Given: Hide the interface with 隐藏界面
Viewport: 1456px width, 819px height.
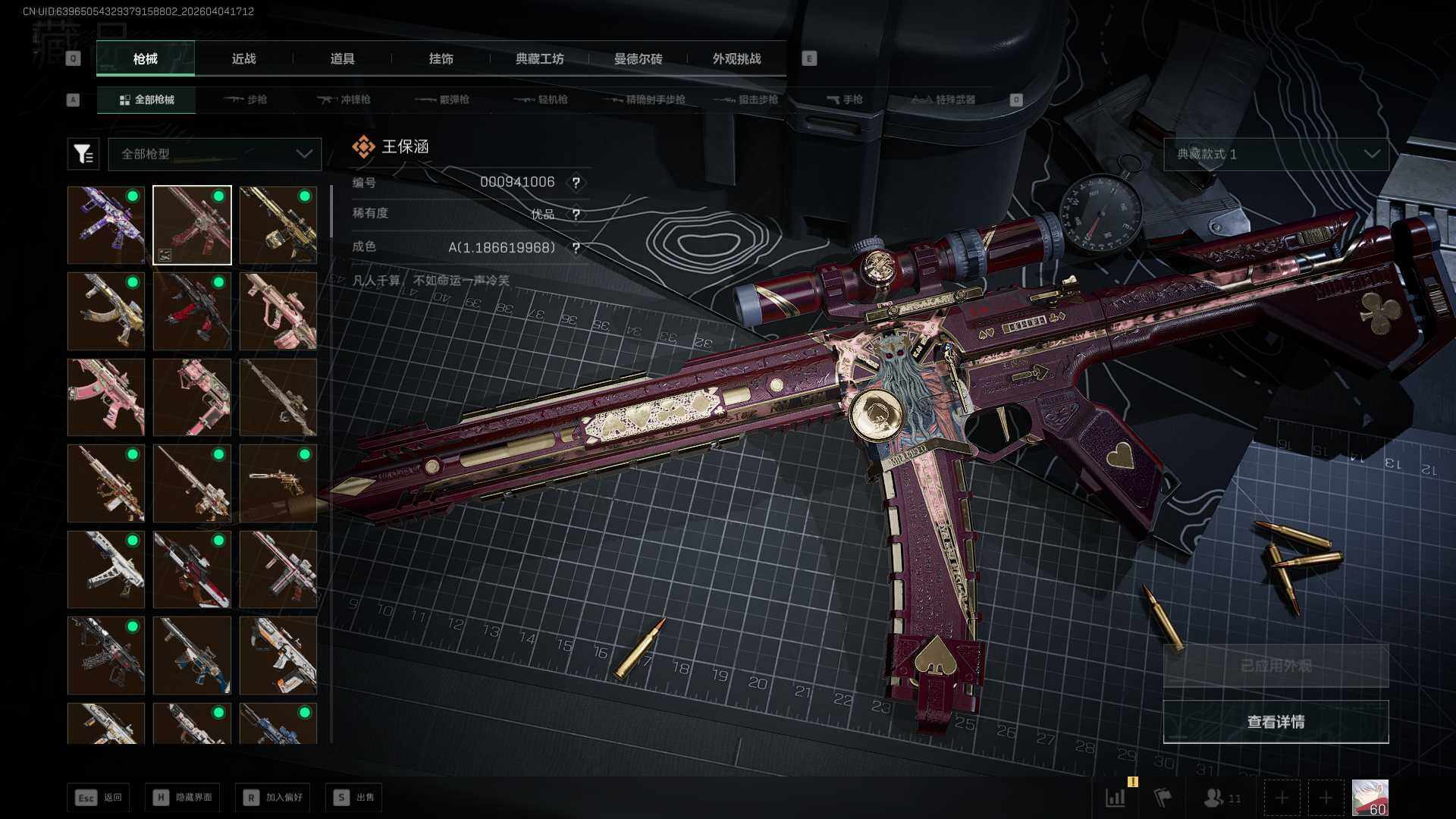Looking at the screenshot, I should point(182,797).
